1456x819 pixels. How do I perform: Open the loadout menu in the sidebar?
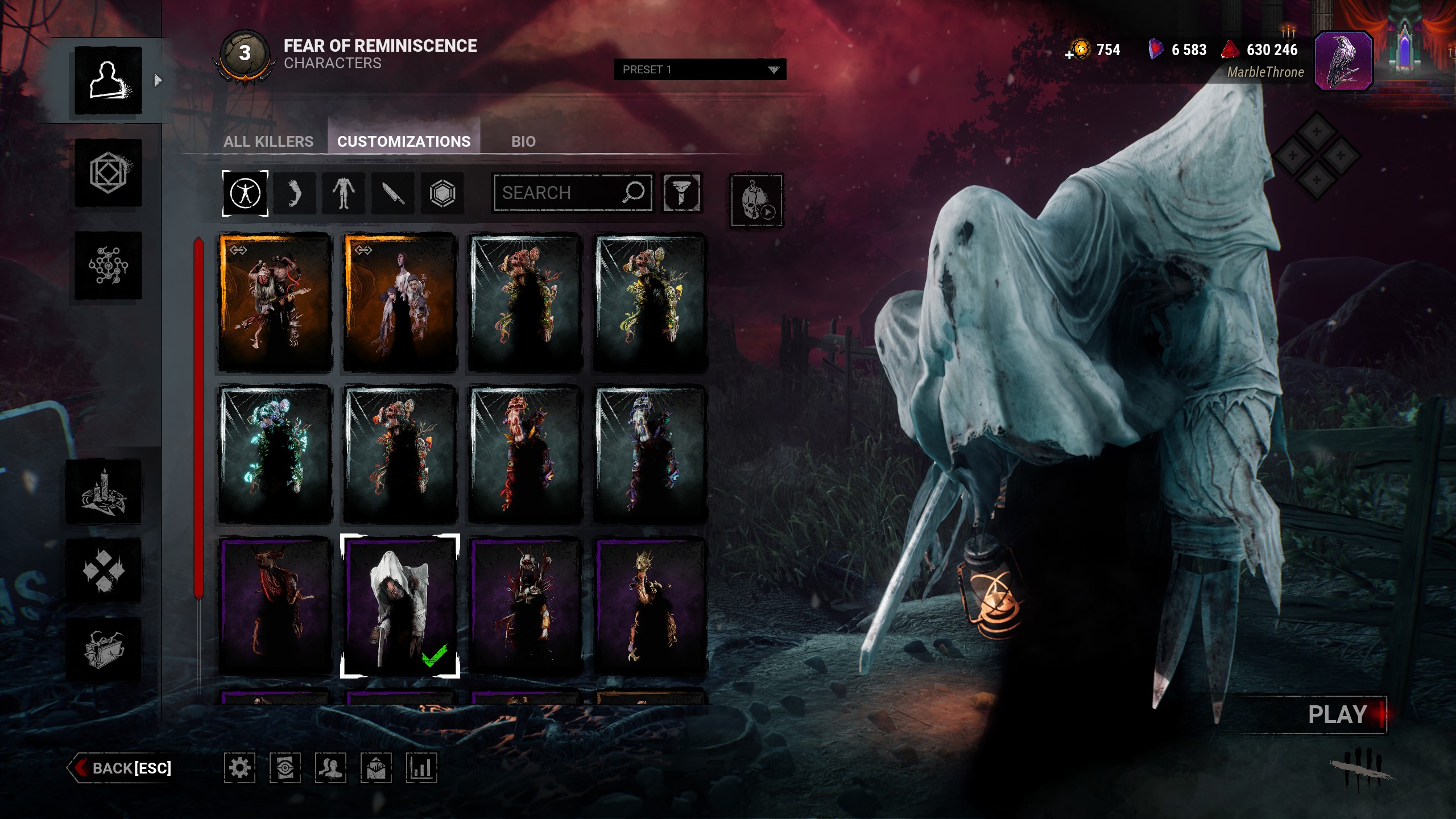click(x=108, y=173)
